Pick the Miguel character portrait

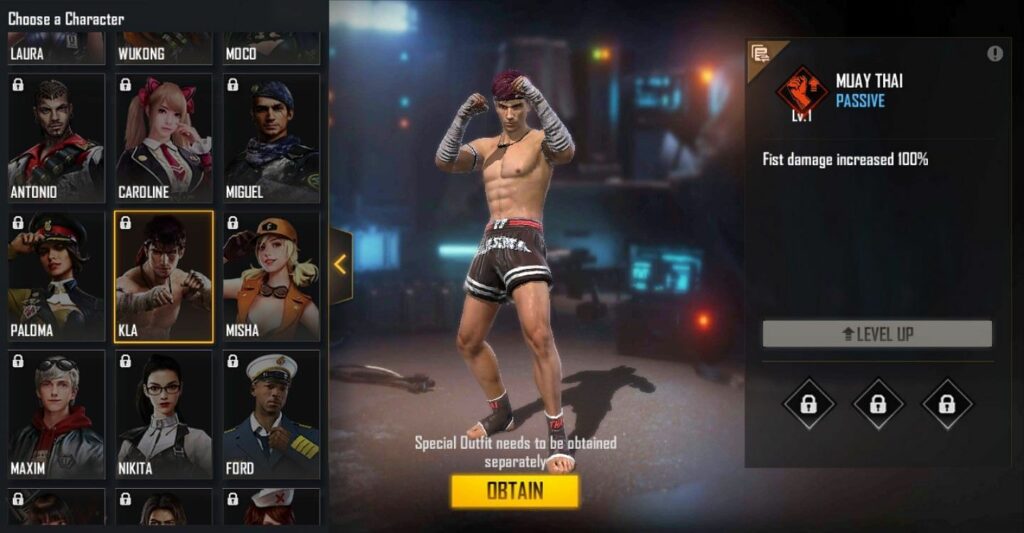coord(271,137)
